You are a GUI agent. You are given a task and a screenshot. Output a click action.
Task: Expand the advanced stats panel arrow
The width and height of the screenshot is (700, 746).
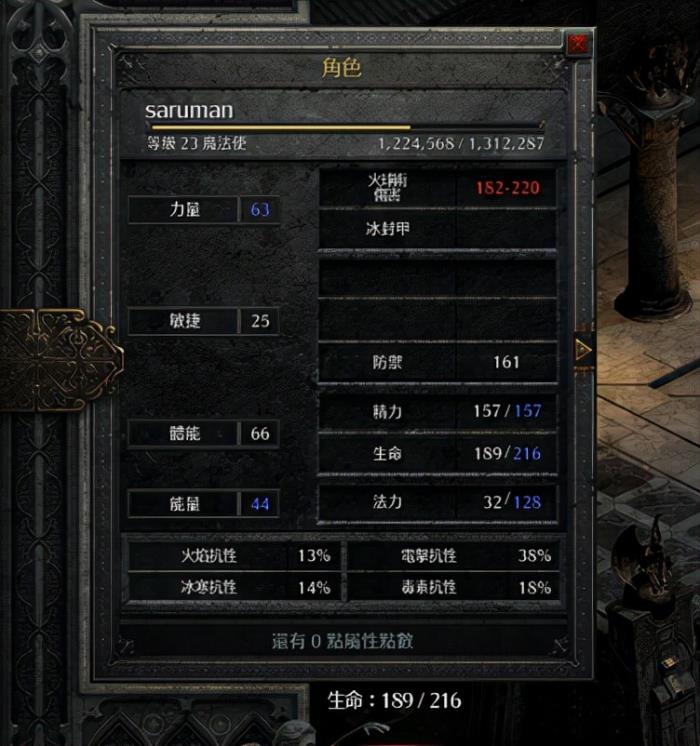click(x=583, y=349)
